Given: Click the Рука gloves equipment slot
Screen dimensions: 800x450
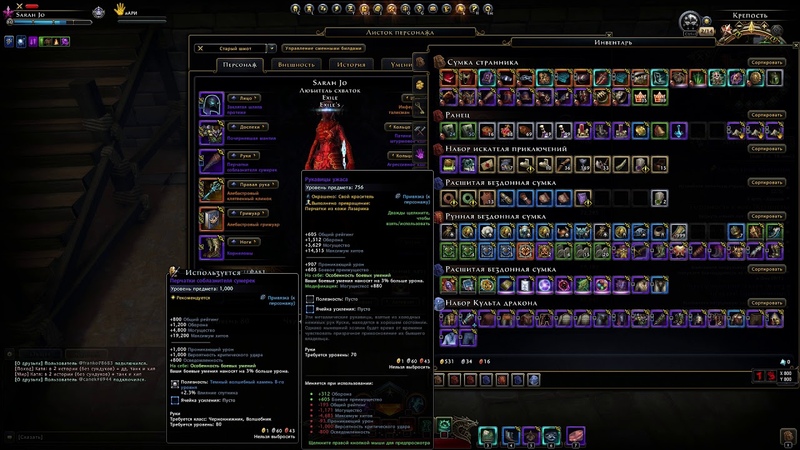Looking at the screenshot, I should 212,161.
